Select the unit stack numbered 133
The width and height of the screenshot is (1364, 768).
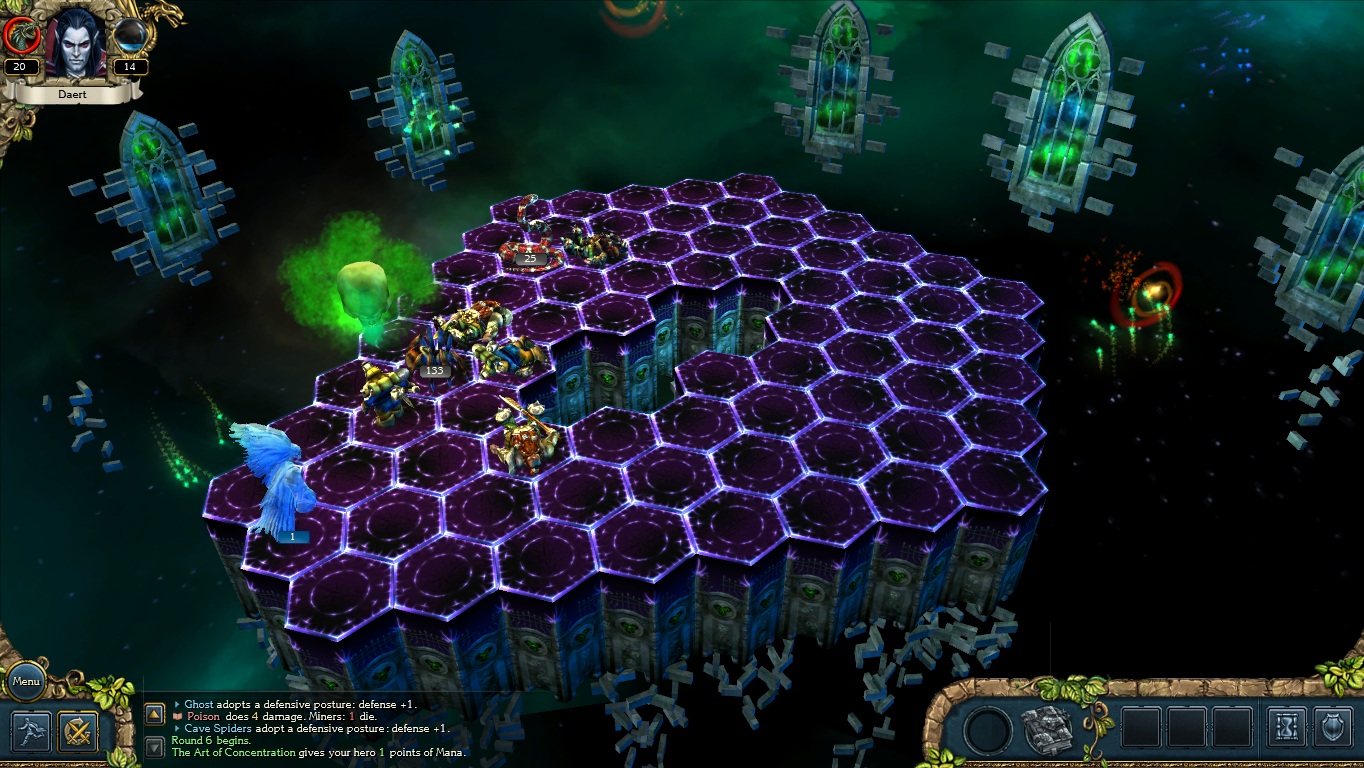coord(430,355)
